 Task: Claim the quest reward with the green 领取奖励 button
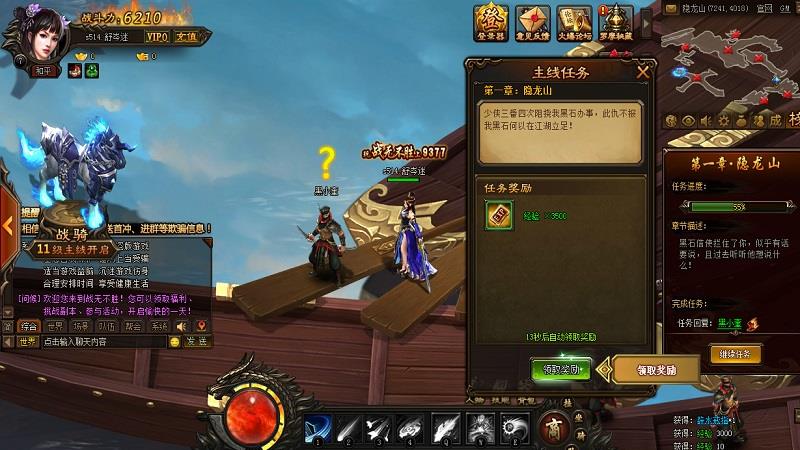(561, 368)
